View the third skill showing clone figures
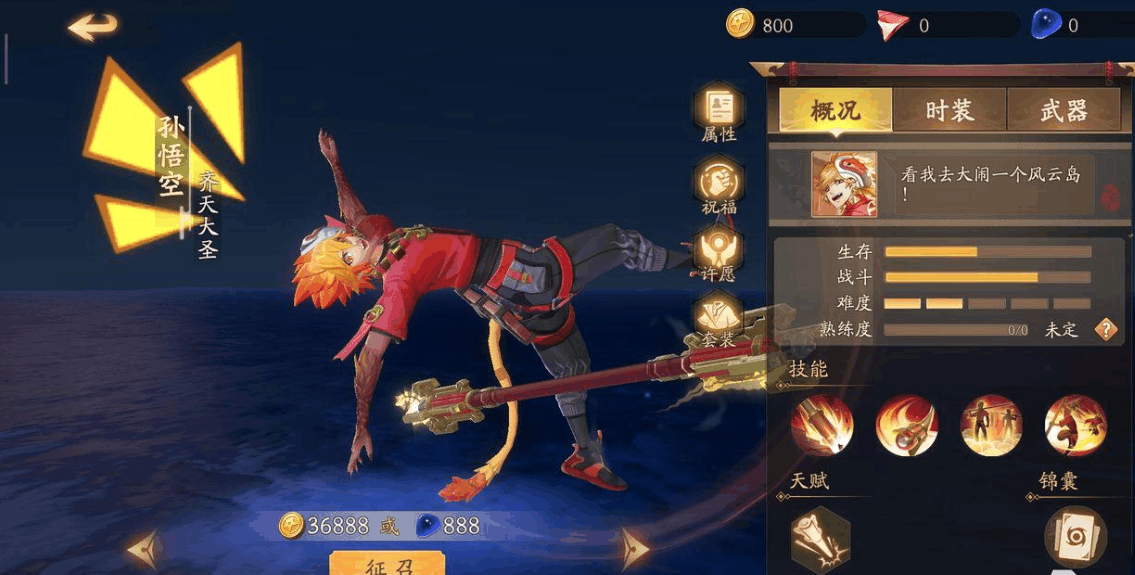This screenshot has height=575, width=1135. click(991, 425)
